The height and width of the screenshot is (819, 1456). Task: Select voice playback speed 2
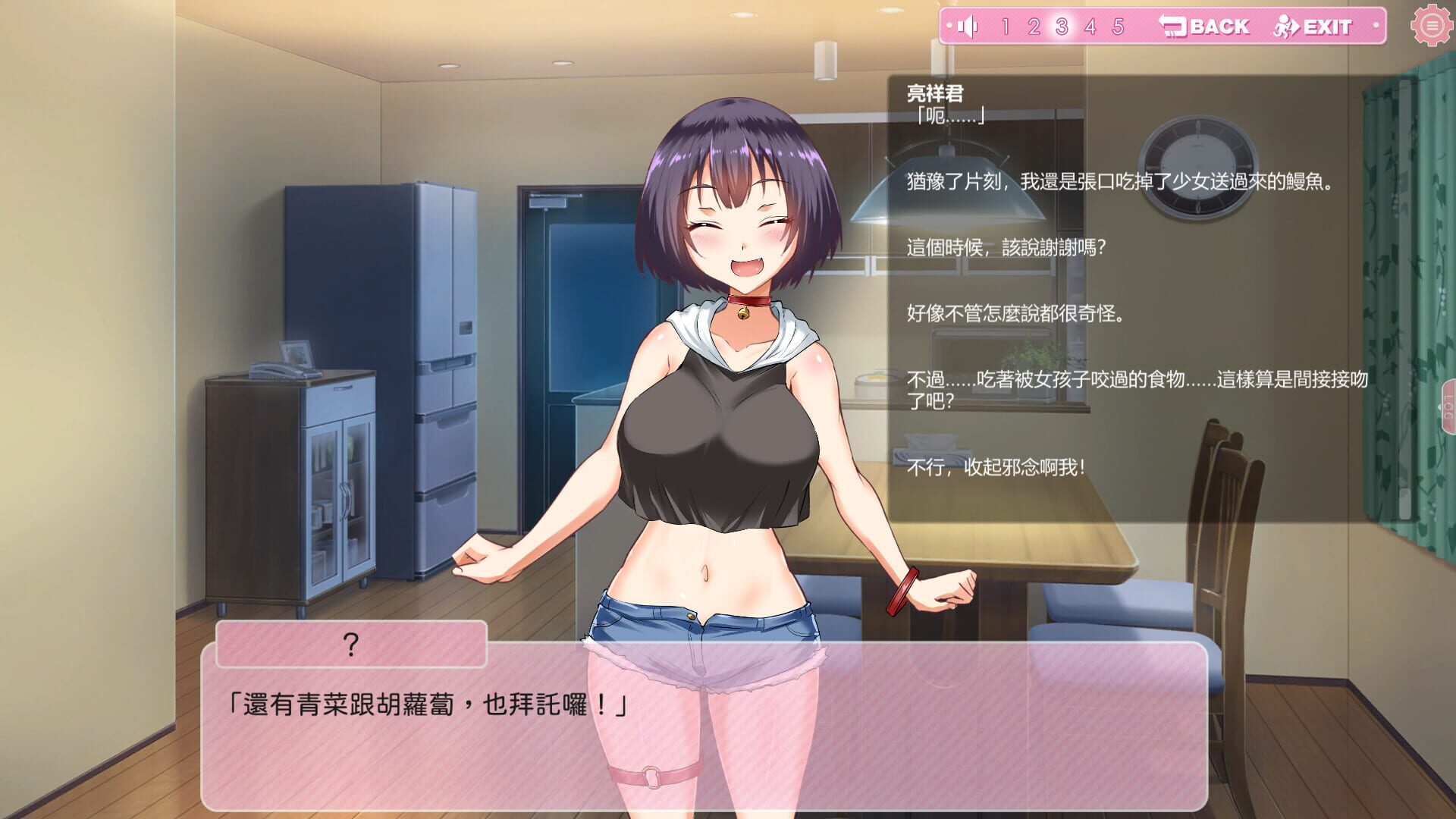click(x=1035, y=27)
